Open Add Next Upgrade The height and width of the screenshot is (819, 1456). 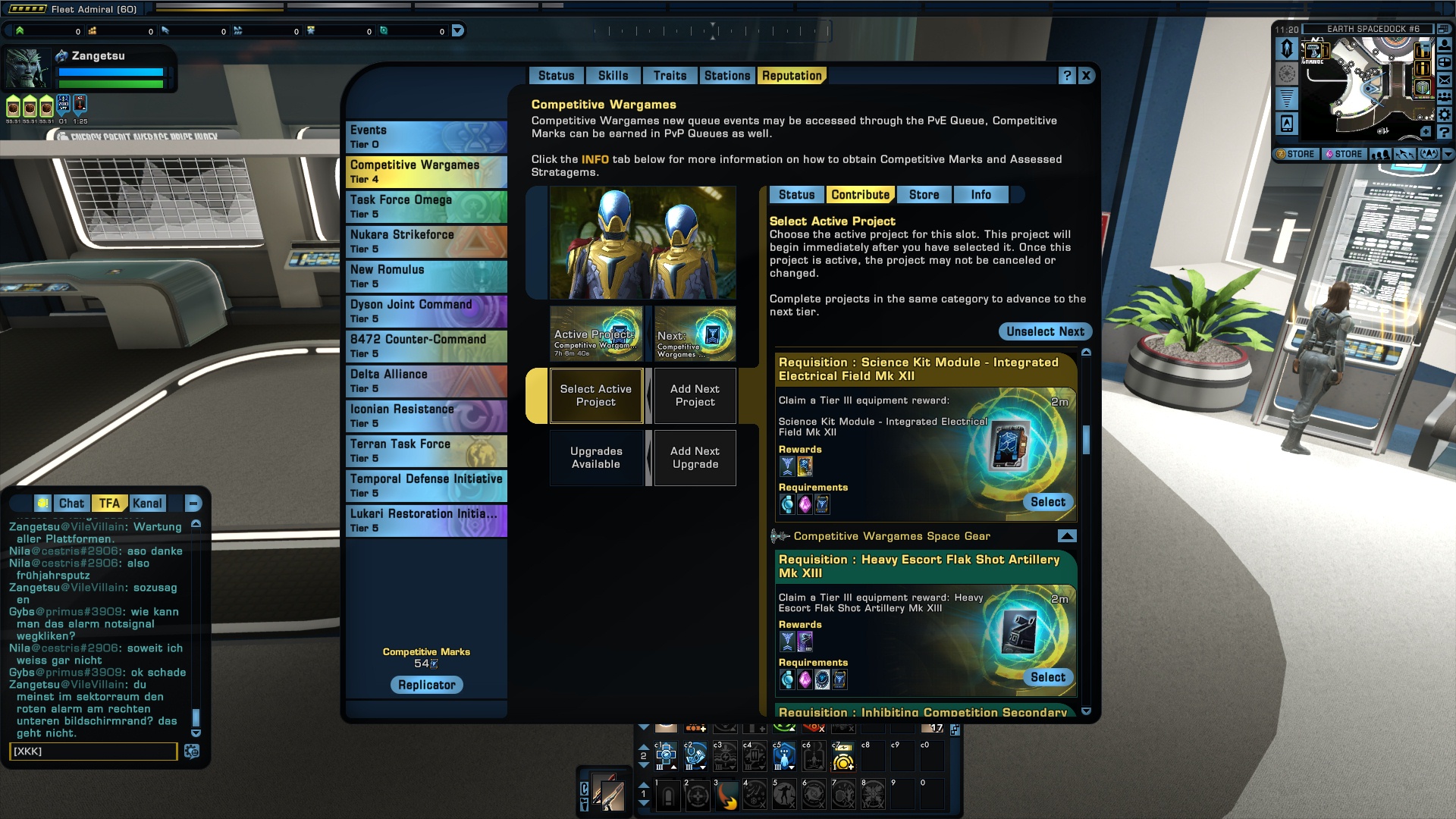pyautogui.click(x=695, y=457)
